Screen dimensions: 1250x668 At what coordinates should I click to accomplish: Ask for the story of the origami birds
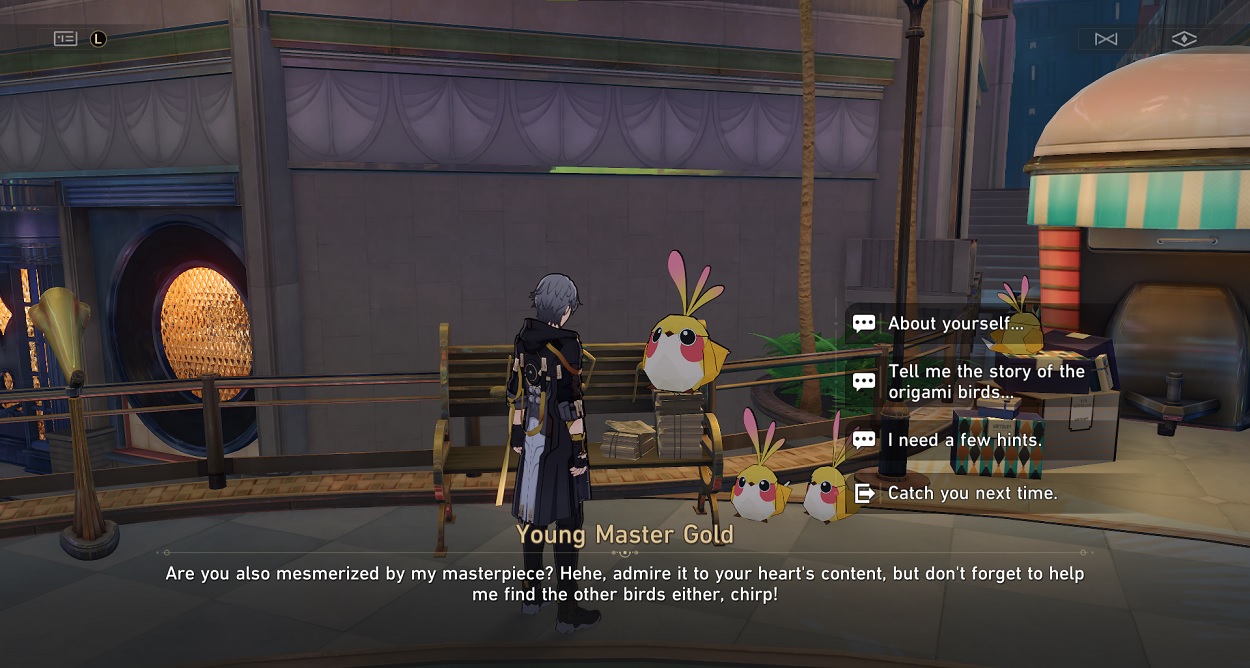pos(985,382)
